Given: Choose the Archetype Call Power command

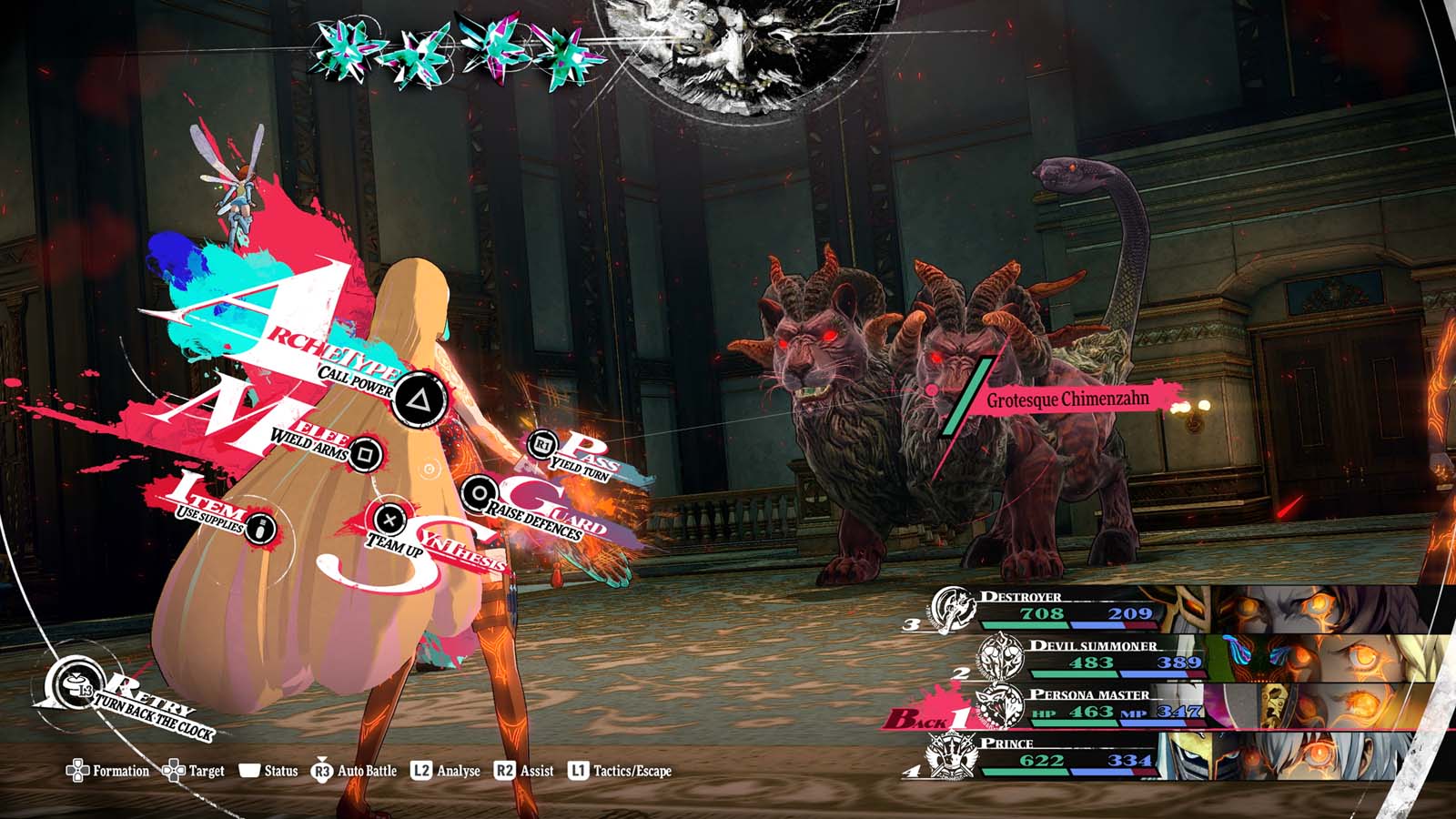Looking at the screenshot, I should [x=418, y=399].
